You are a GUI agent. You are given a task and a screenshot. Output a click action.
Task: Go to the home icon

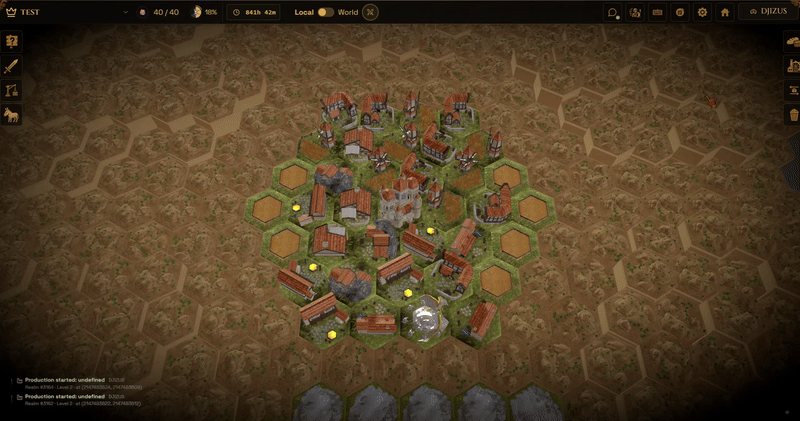tap(725, 12)
